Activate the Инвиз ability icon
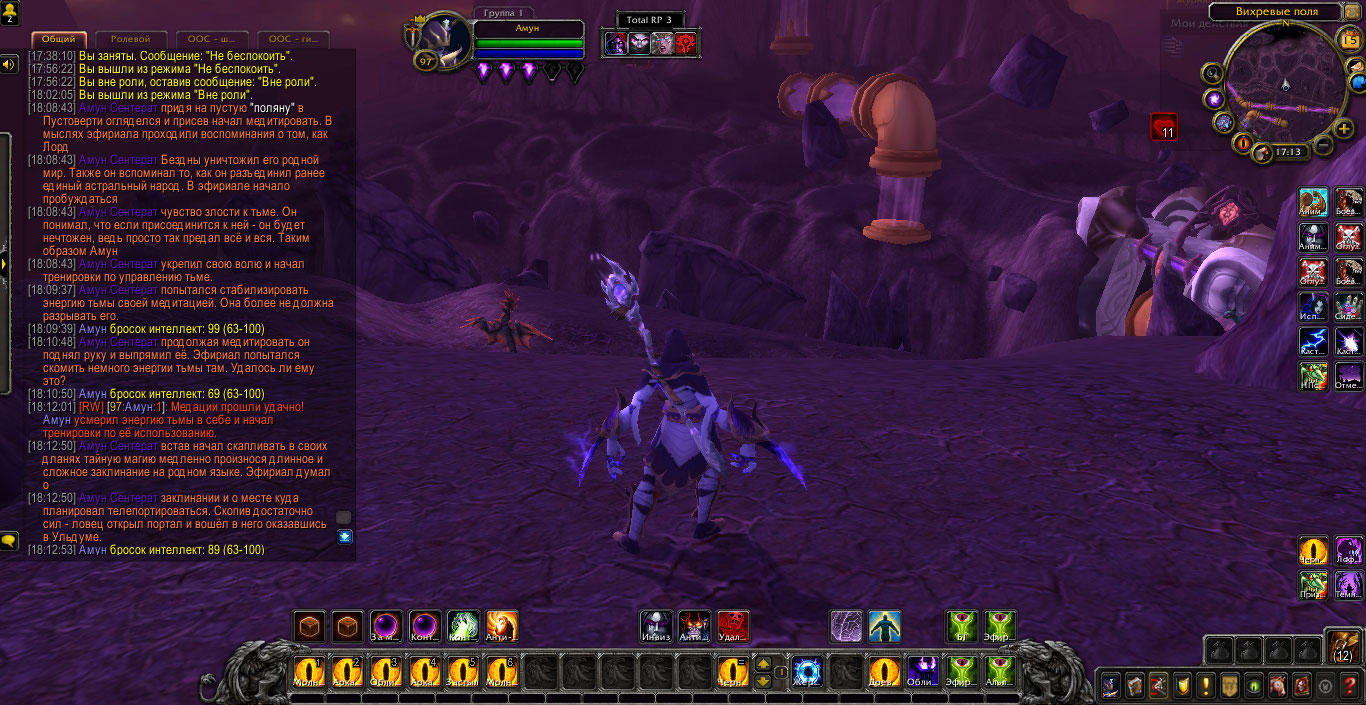The width and height of the screenshot is (1366, 705). click(x=655, y=627)
